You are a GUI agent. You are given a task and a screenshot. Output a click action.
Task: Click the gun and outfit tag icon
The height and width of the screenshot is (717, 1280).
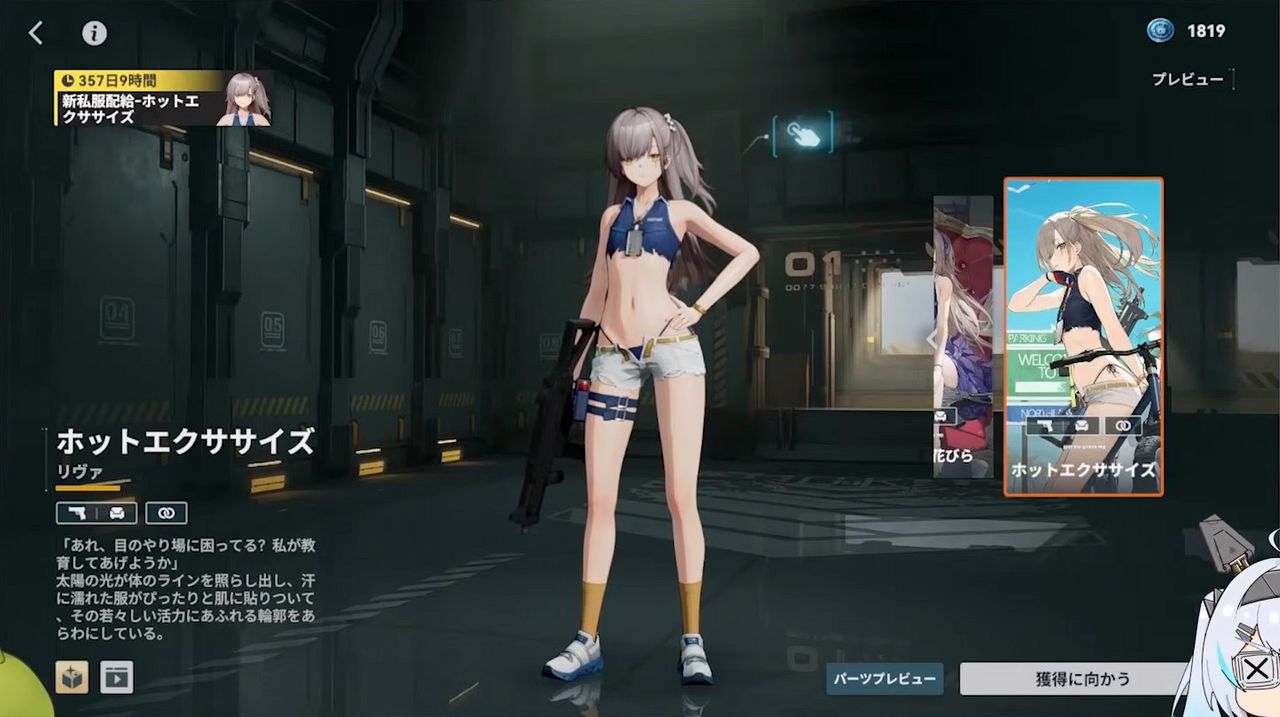pyautogui.click(x=96, y=513)
